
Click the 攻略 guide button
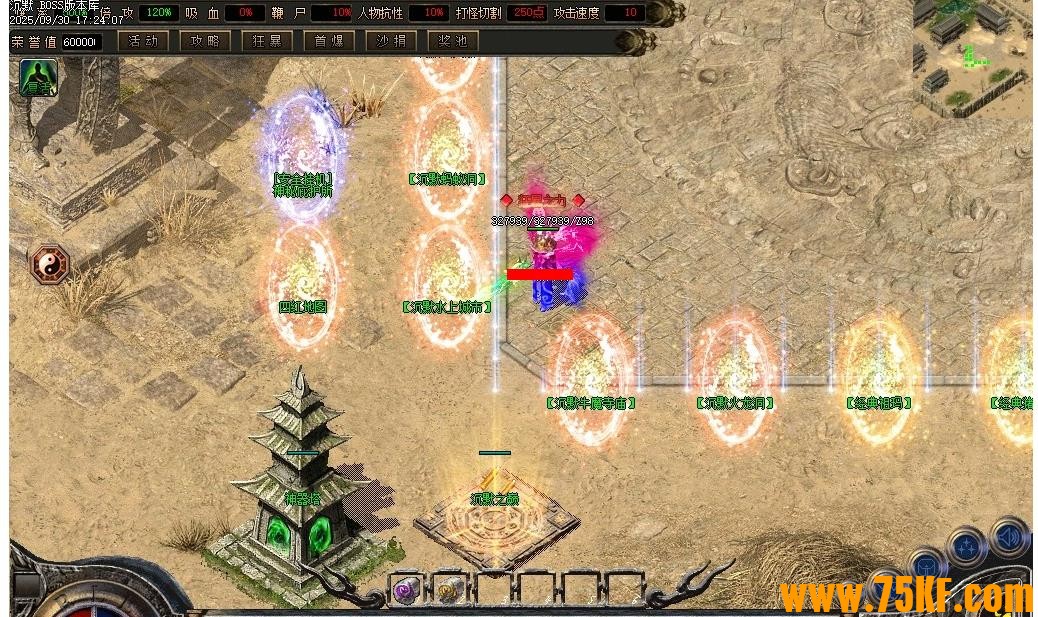click(x=205, y=41)
